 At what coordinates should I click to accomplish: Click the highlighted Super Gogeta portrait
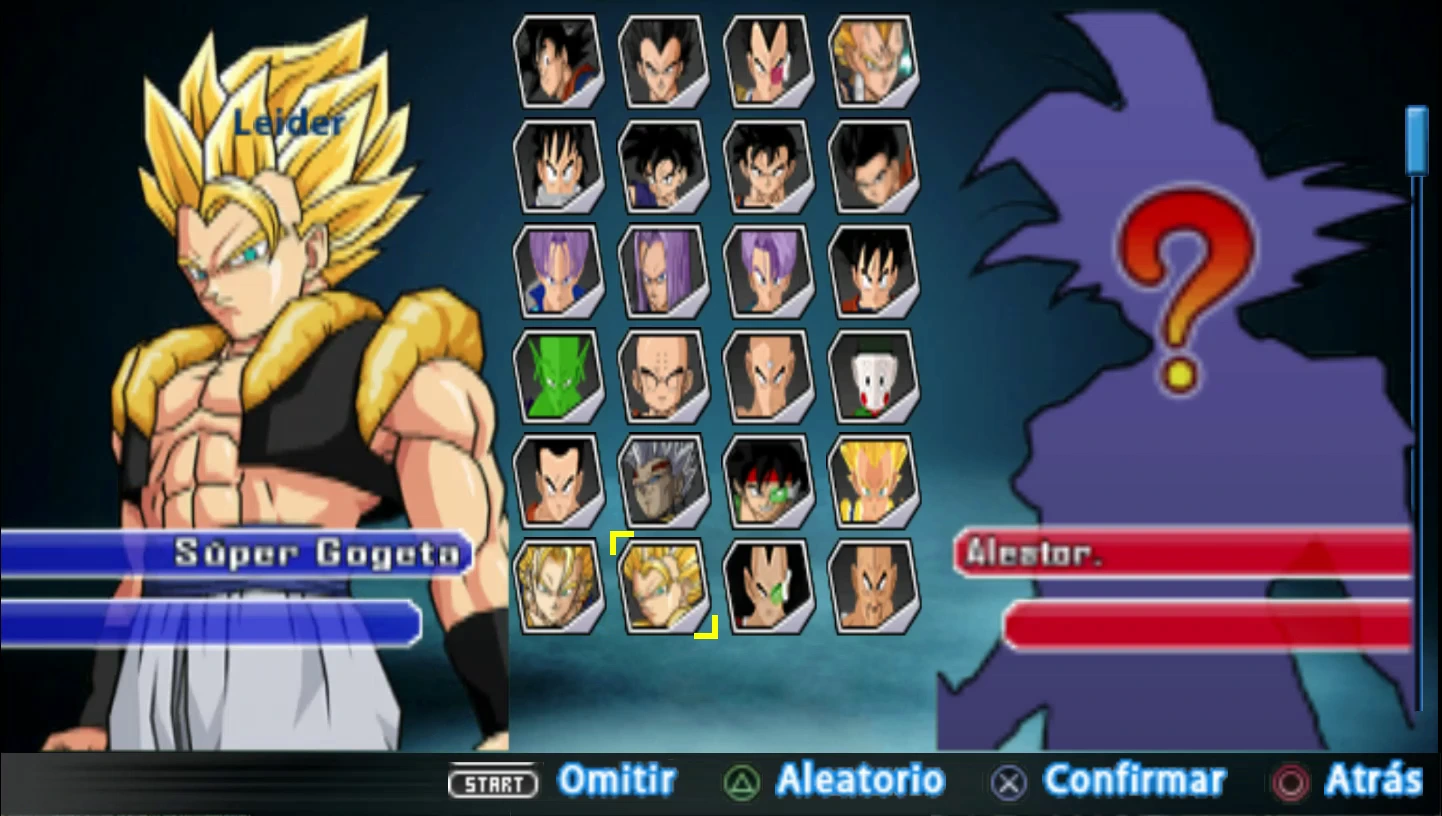(664, 585)
